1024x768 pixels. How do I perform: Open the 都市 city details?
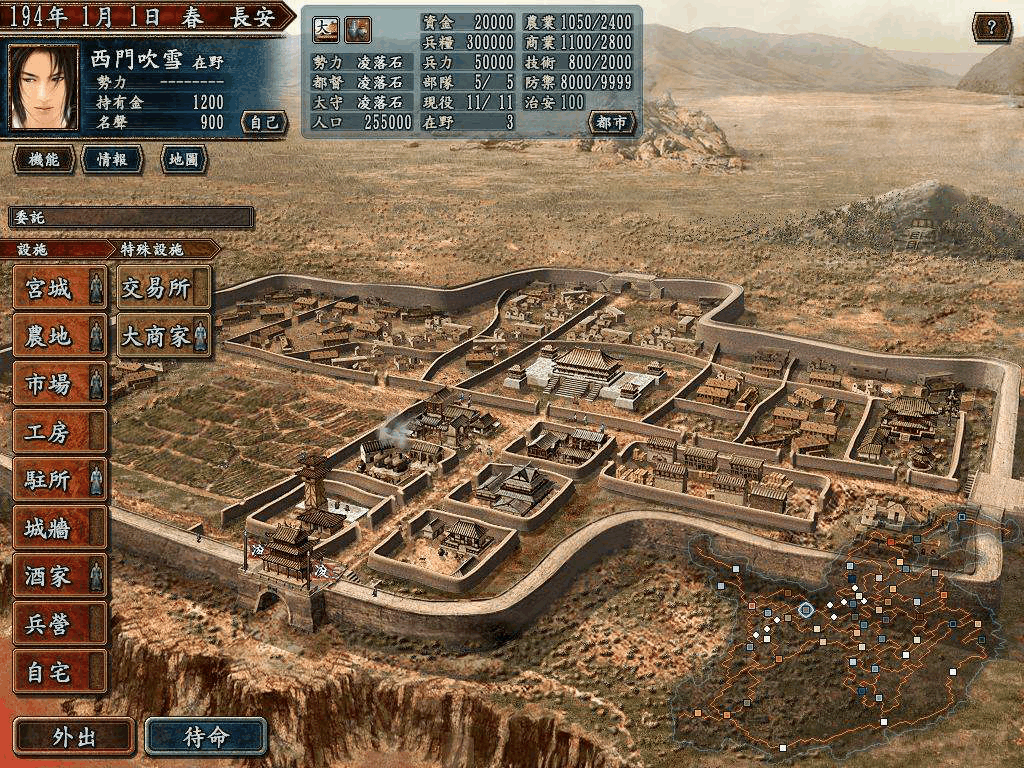pos(611,123)
